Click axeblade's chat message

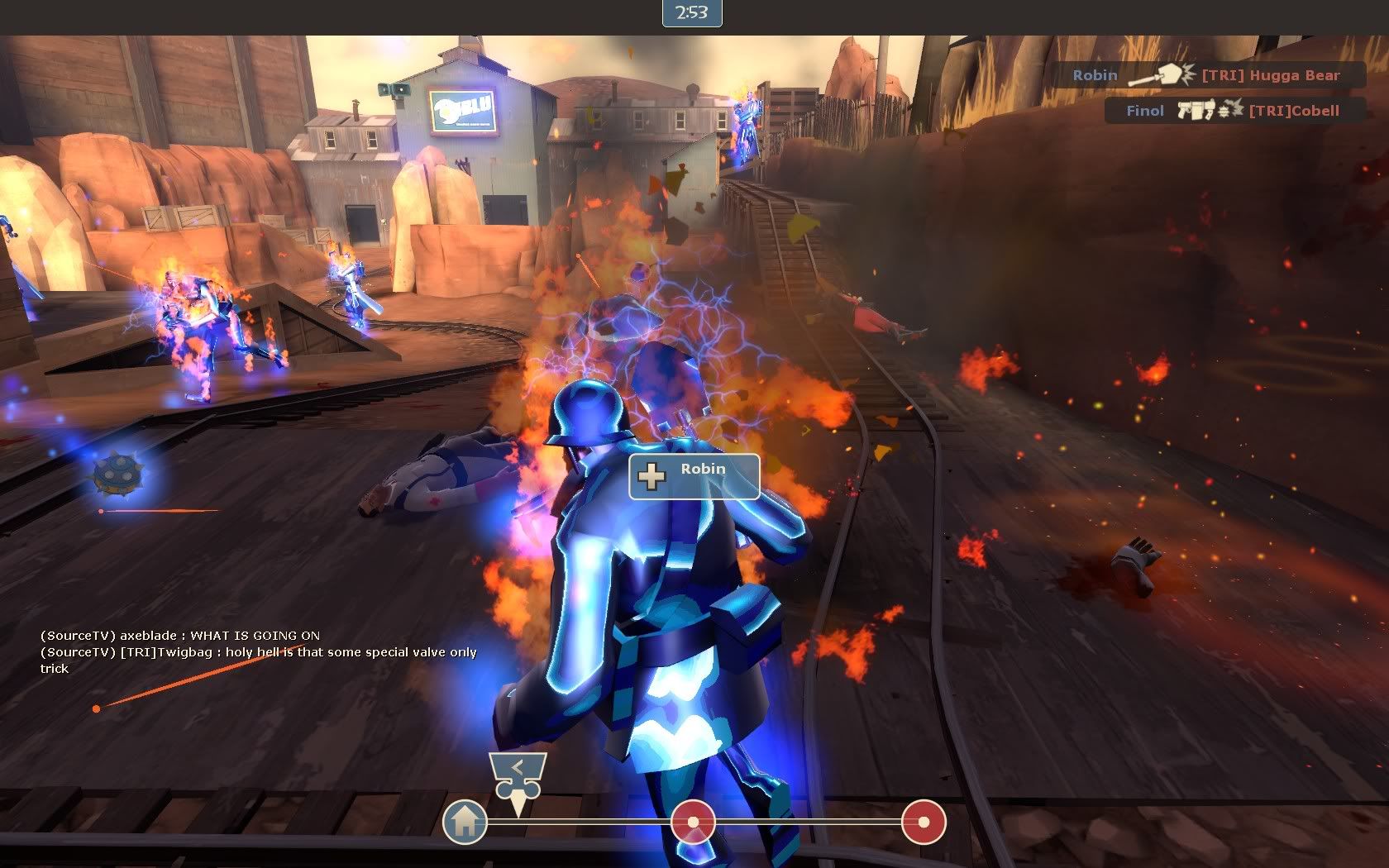click(x=180, y=635)
